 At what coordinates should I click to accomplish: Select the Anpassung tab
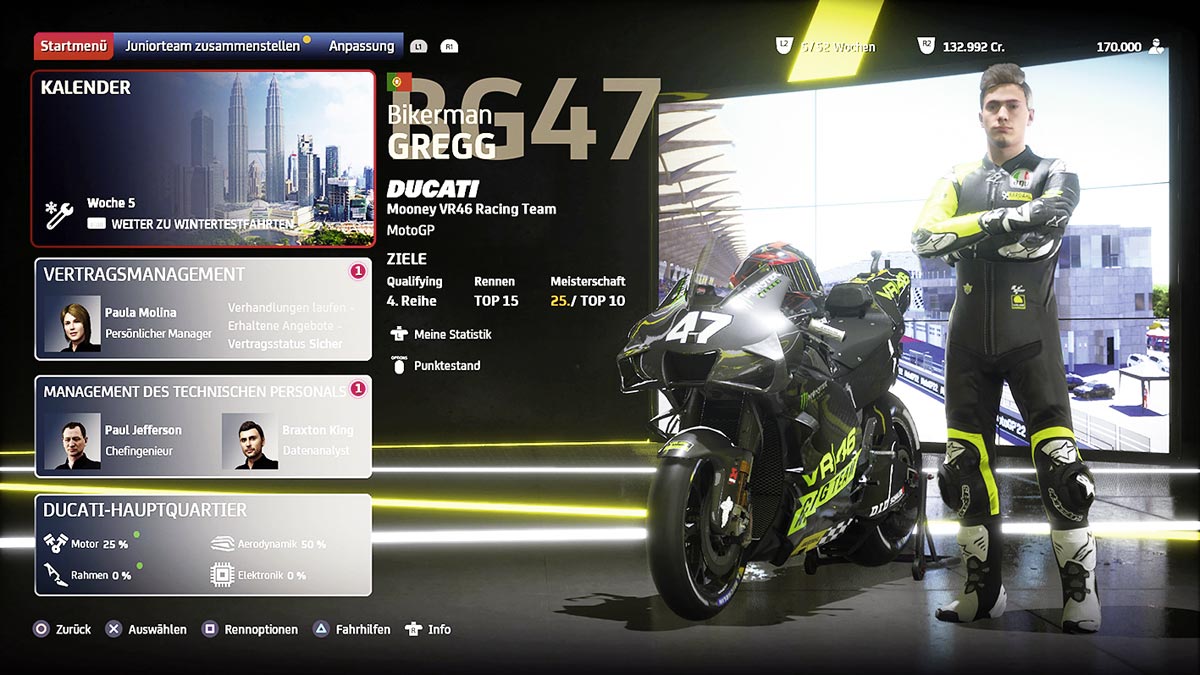coord(361,46)
